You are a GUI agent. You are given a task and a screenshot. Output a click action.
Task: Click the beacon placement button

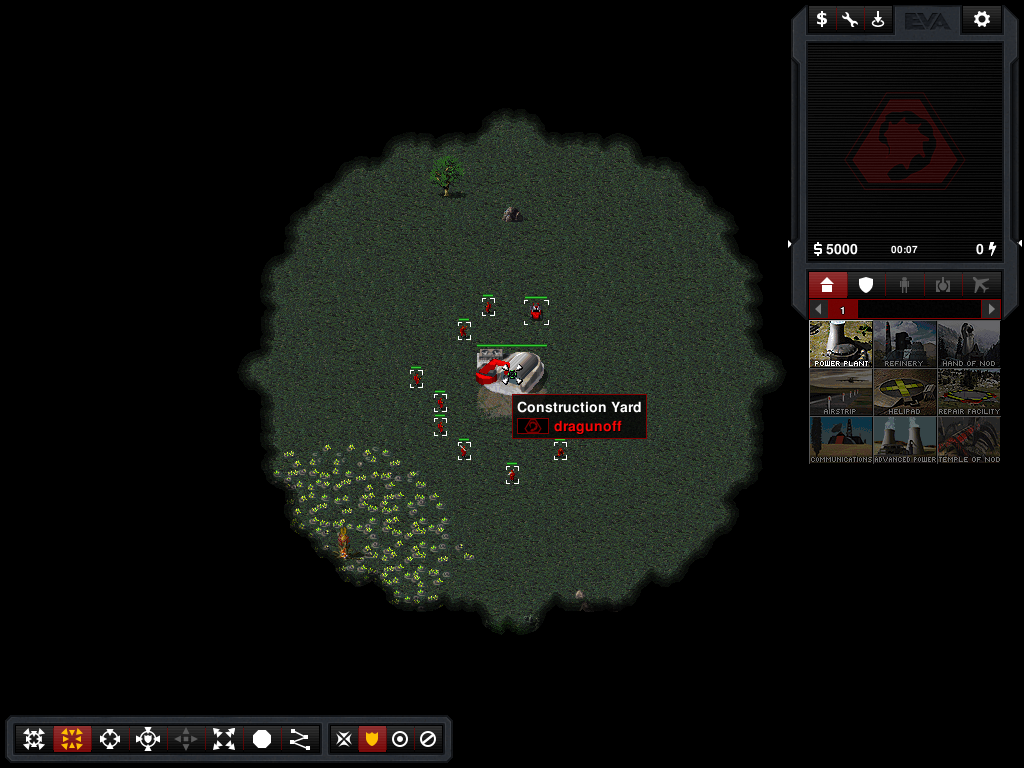(x=878, y=19)
